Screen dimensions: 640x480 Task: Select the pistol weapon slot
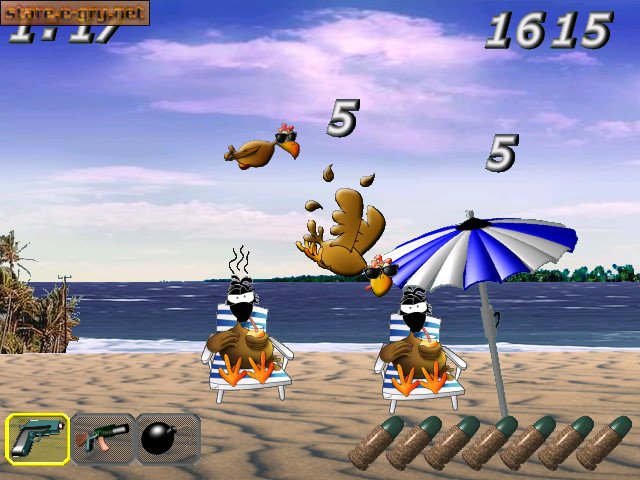(x=38, y=438)
